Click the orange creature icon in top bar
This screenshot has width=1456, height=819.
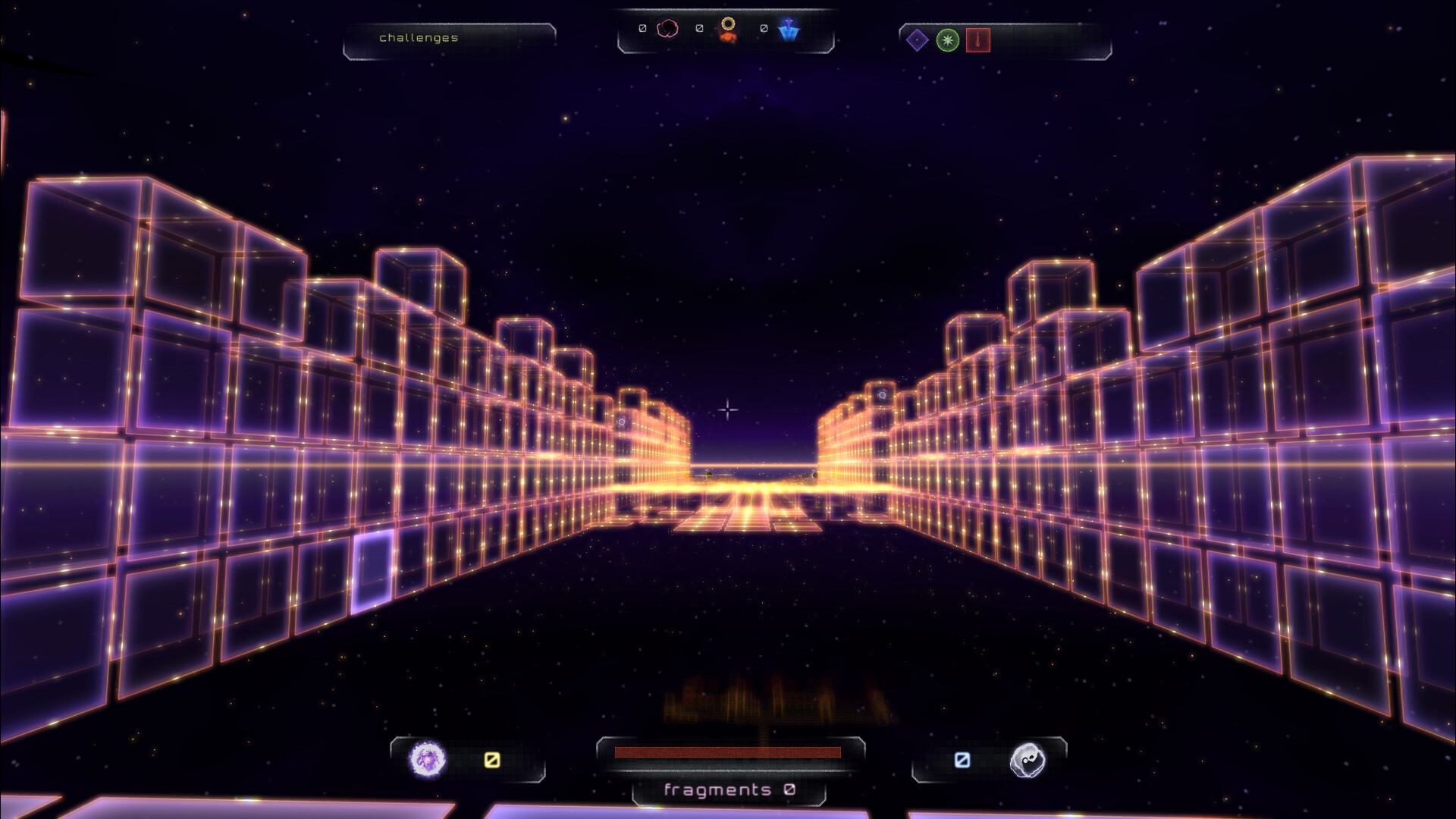729,30
